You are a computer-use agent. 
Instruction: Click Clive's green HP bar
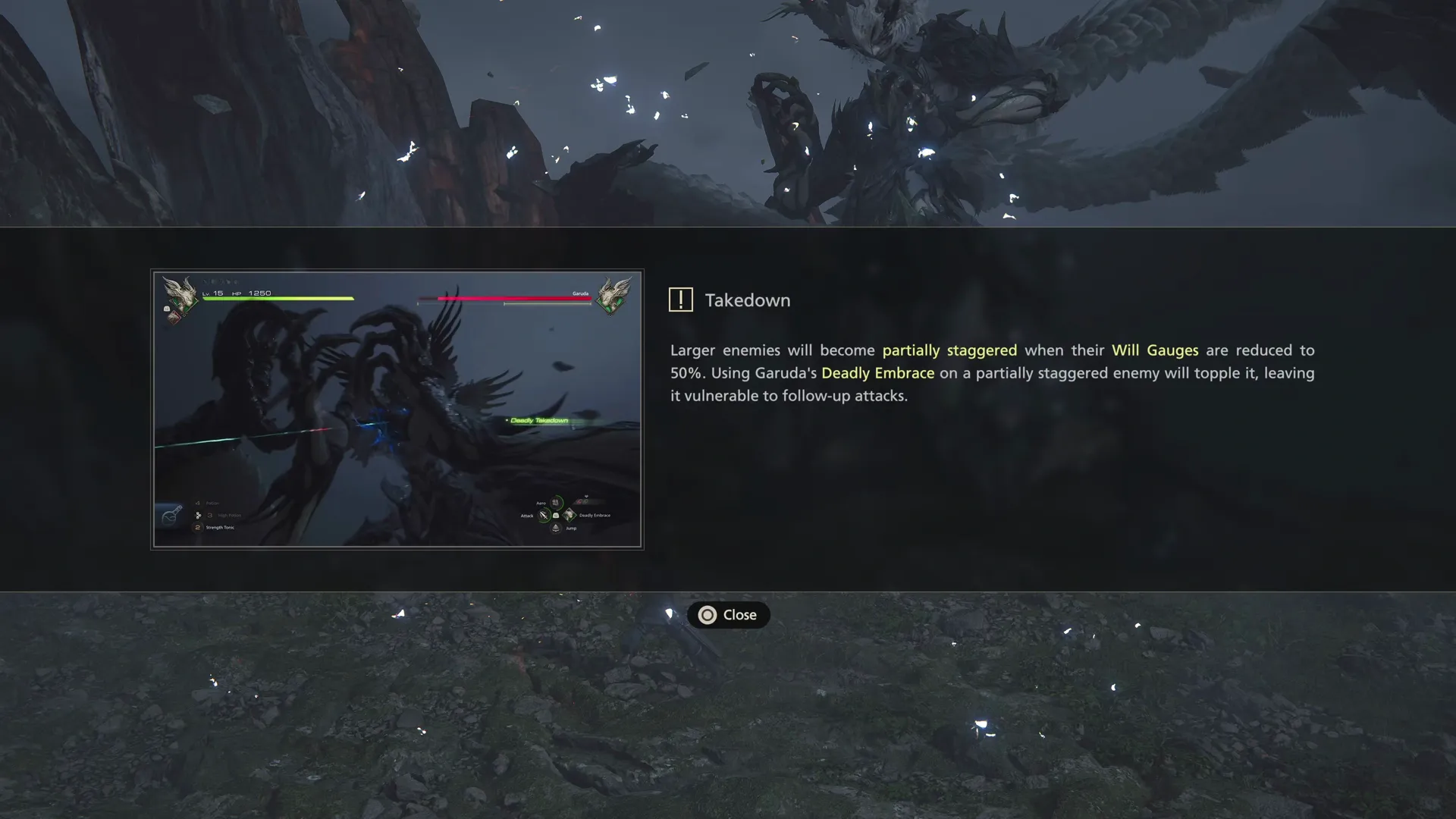[278, 299]
